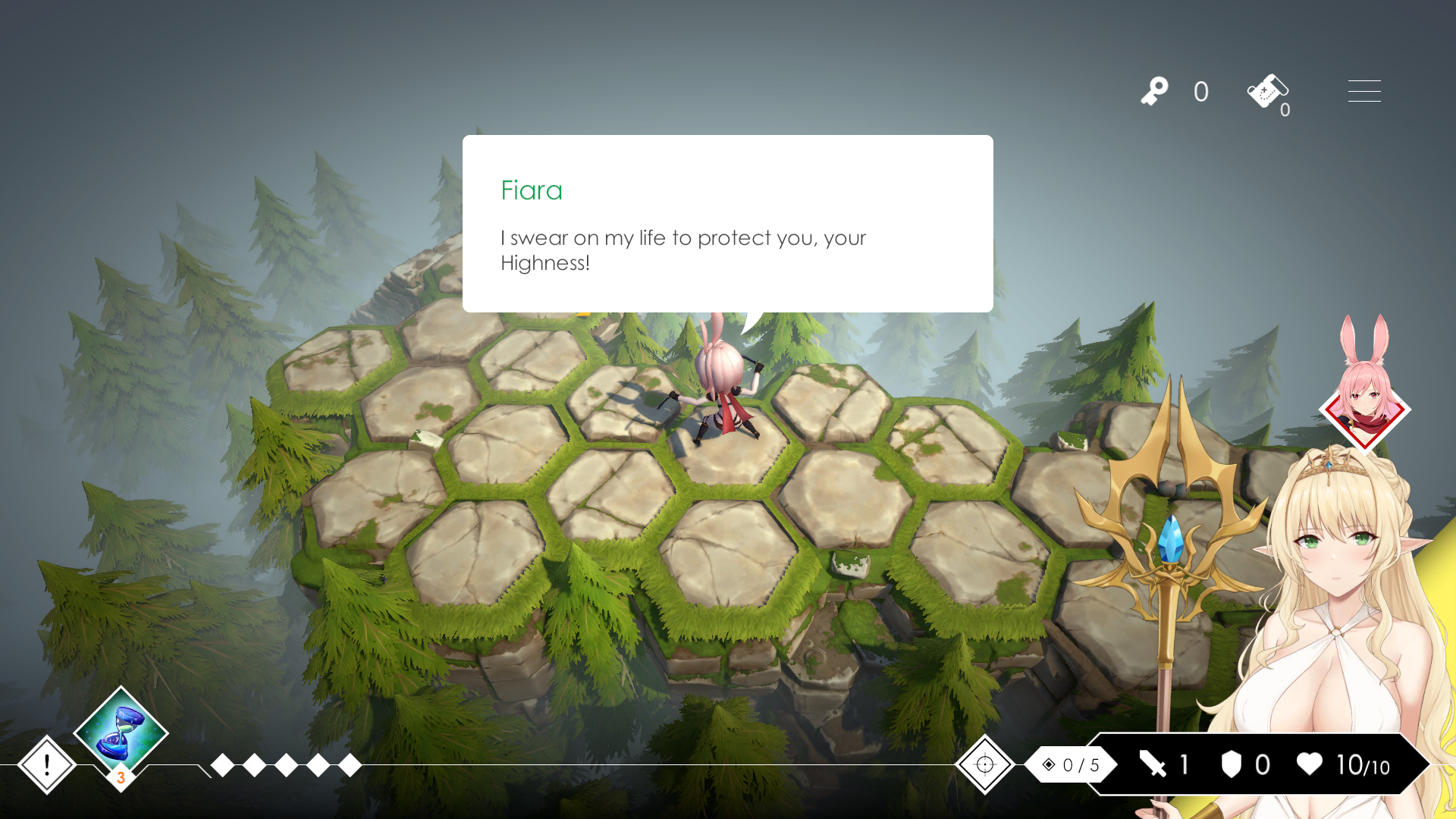
Task: Activate the hourglass ability icon
Action: (x=121, y=733)
